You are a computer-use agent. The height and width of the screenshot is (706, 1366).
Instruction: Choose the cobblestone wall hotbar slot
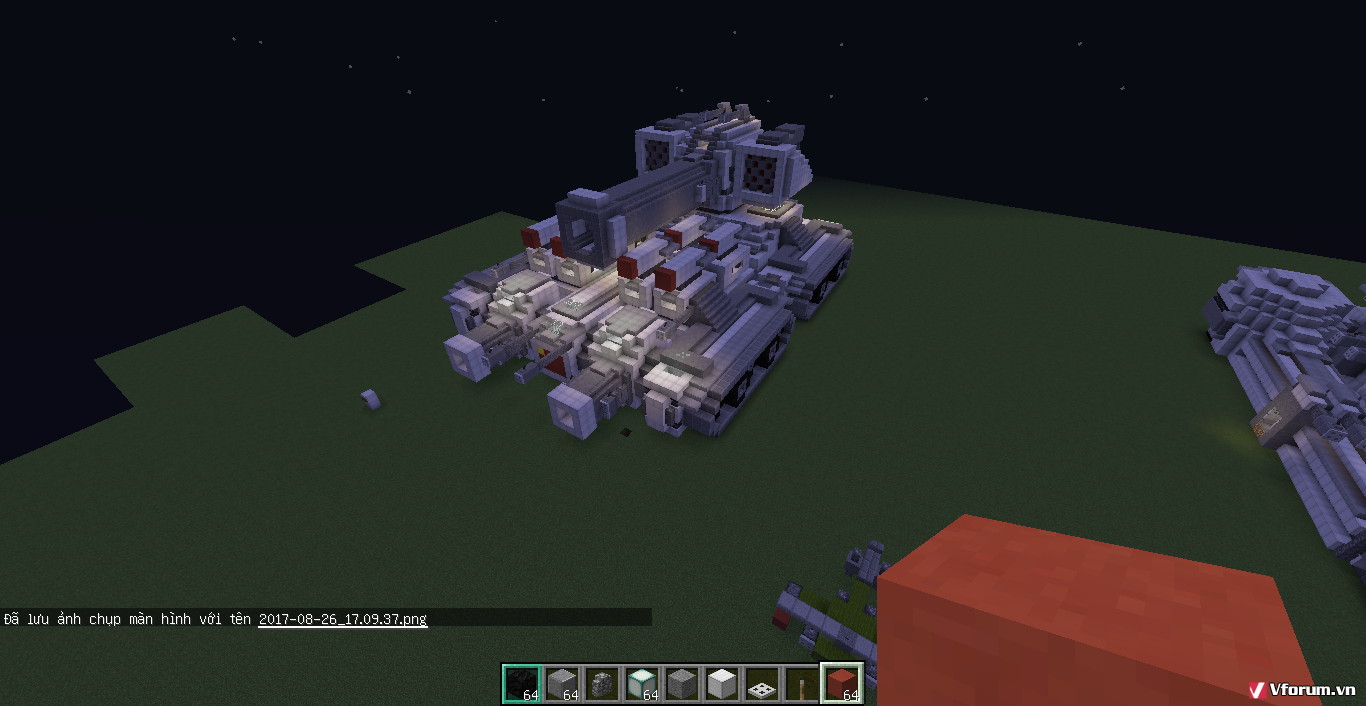coord(602,684)
